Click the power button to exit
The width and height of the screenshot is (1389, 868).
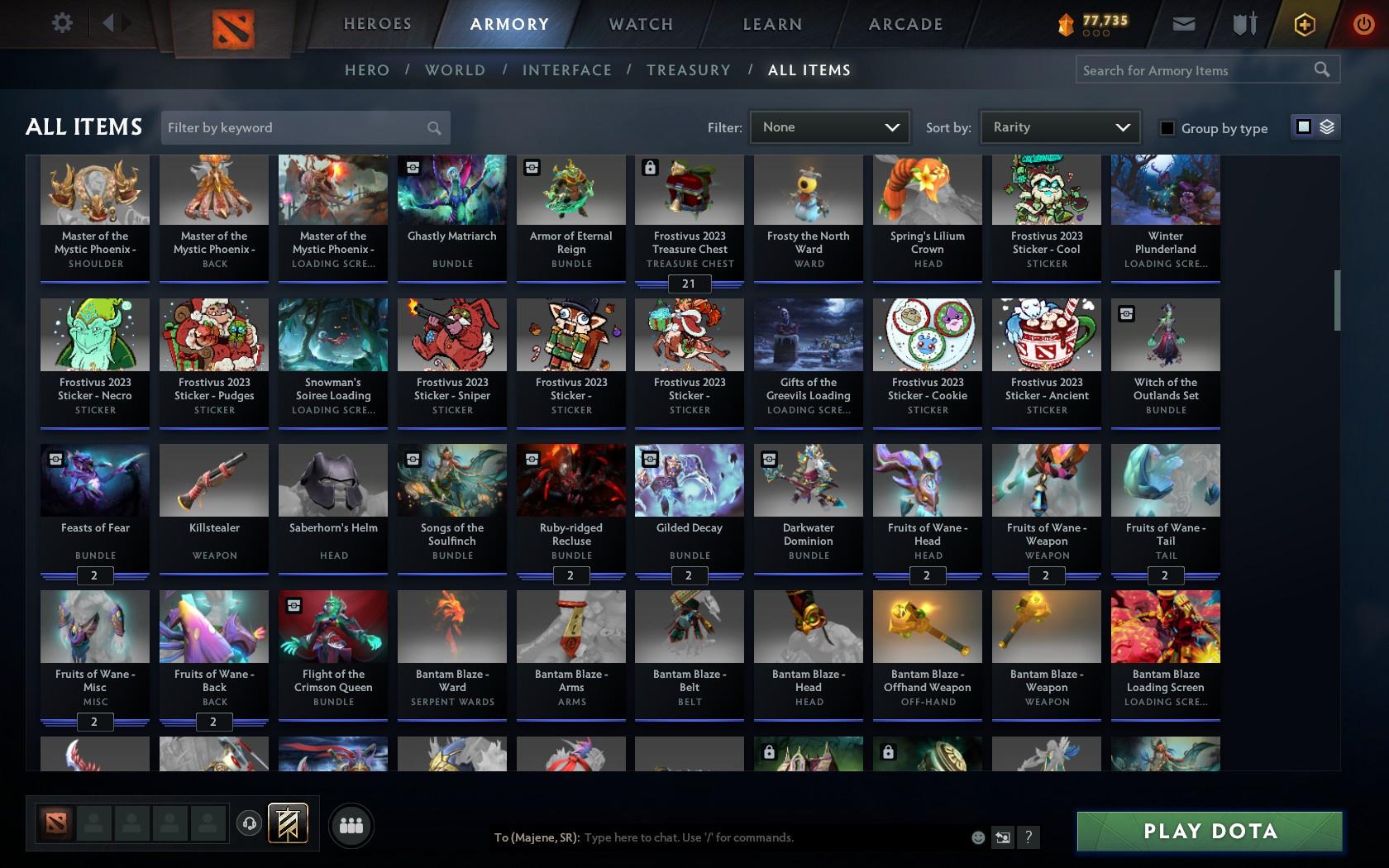coord(1365,24)
